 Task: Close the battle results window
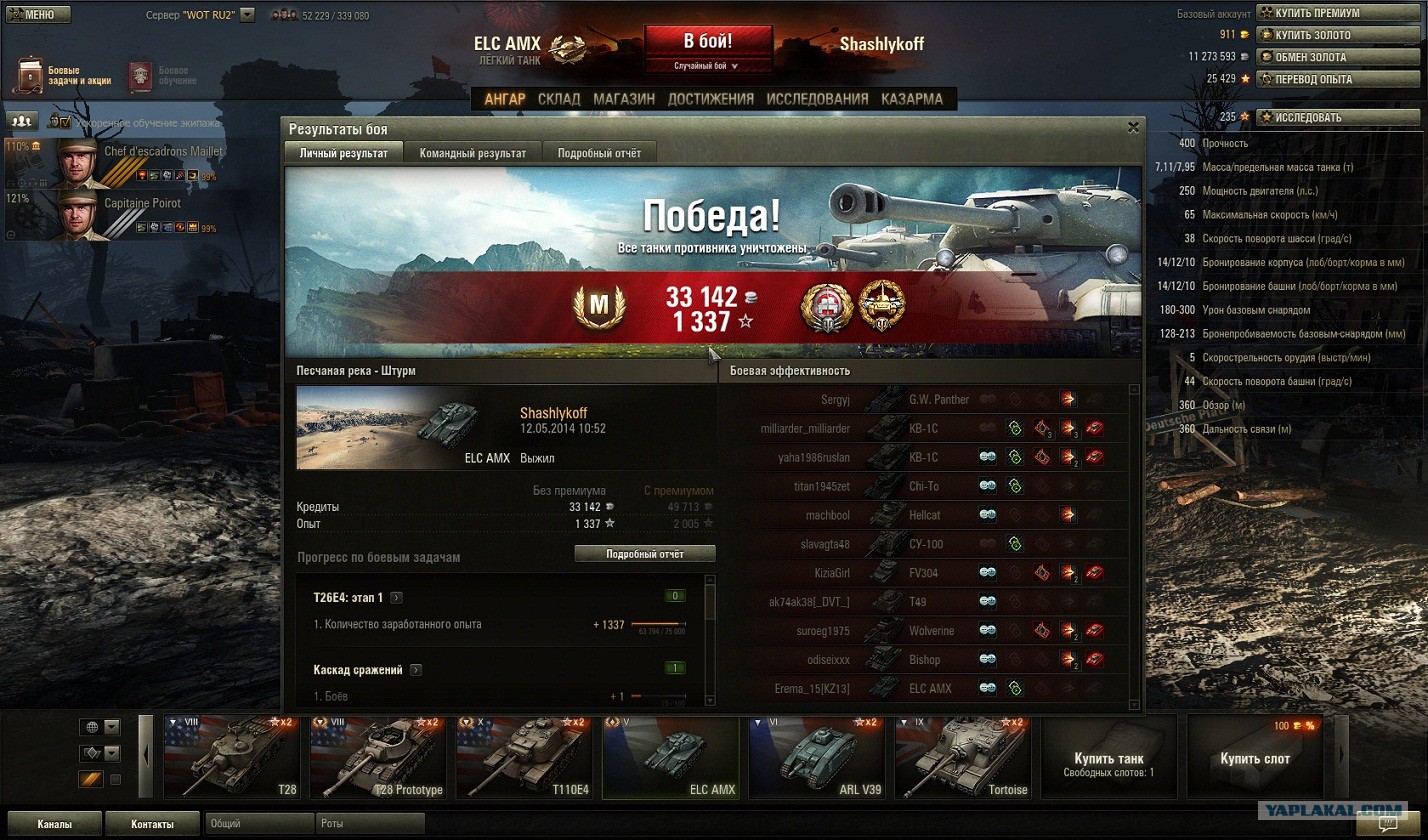(1133, 128)
